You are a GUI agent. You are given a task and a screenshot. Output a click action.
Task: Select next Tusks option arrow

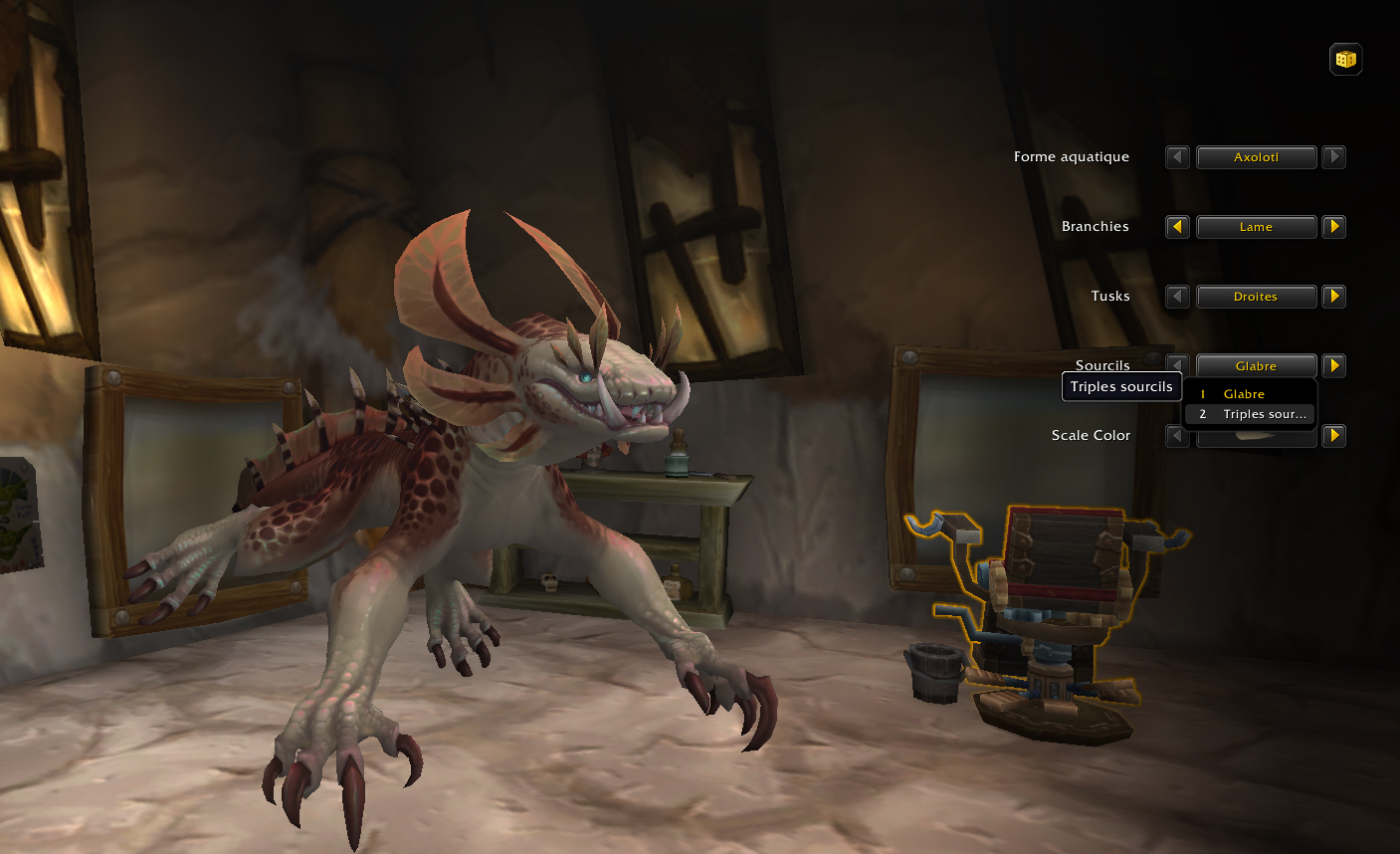[1334, 297]
